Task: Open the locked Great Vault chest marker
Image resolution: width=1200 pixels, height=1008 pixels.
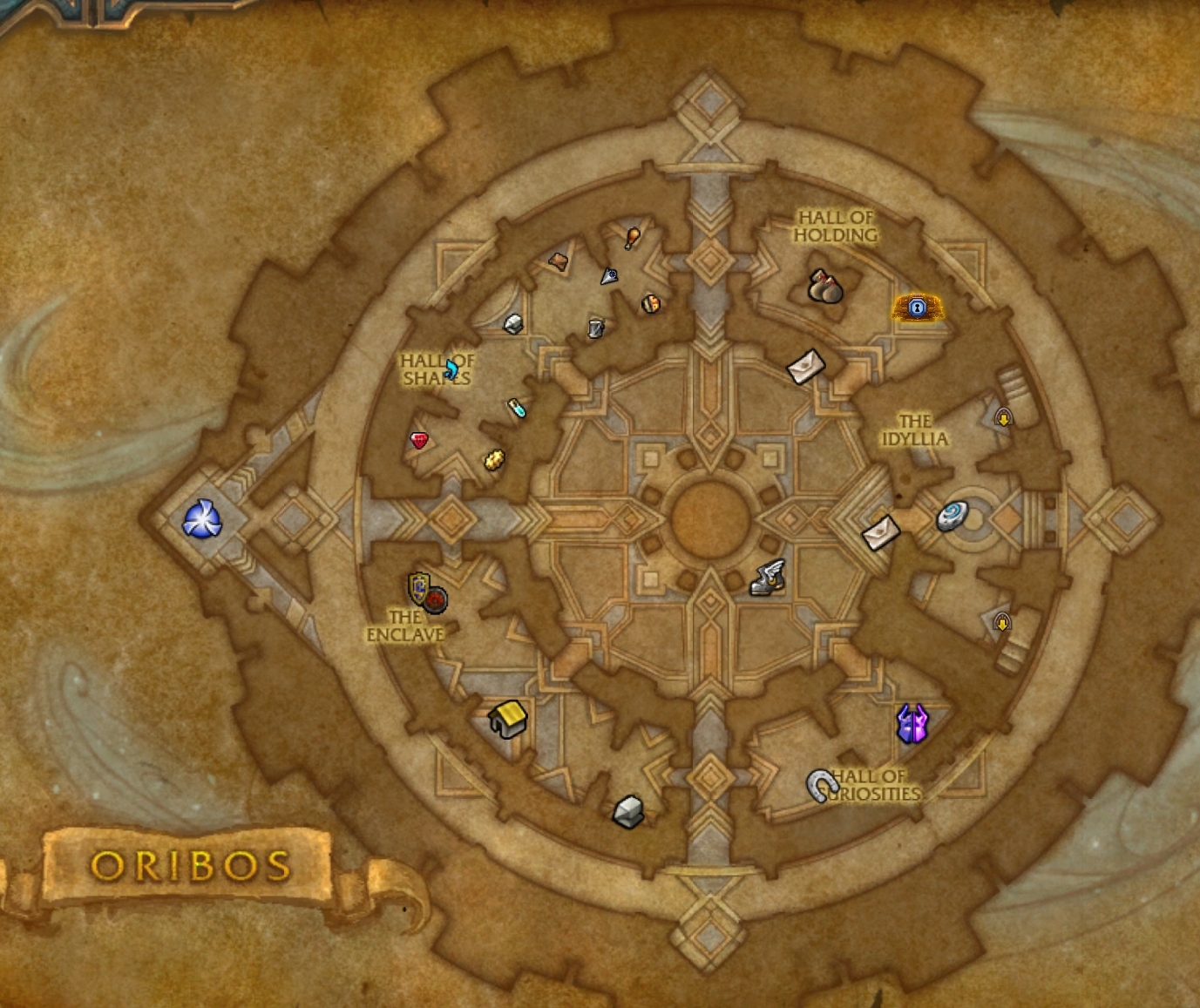Action: click(917, 307)
